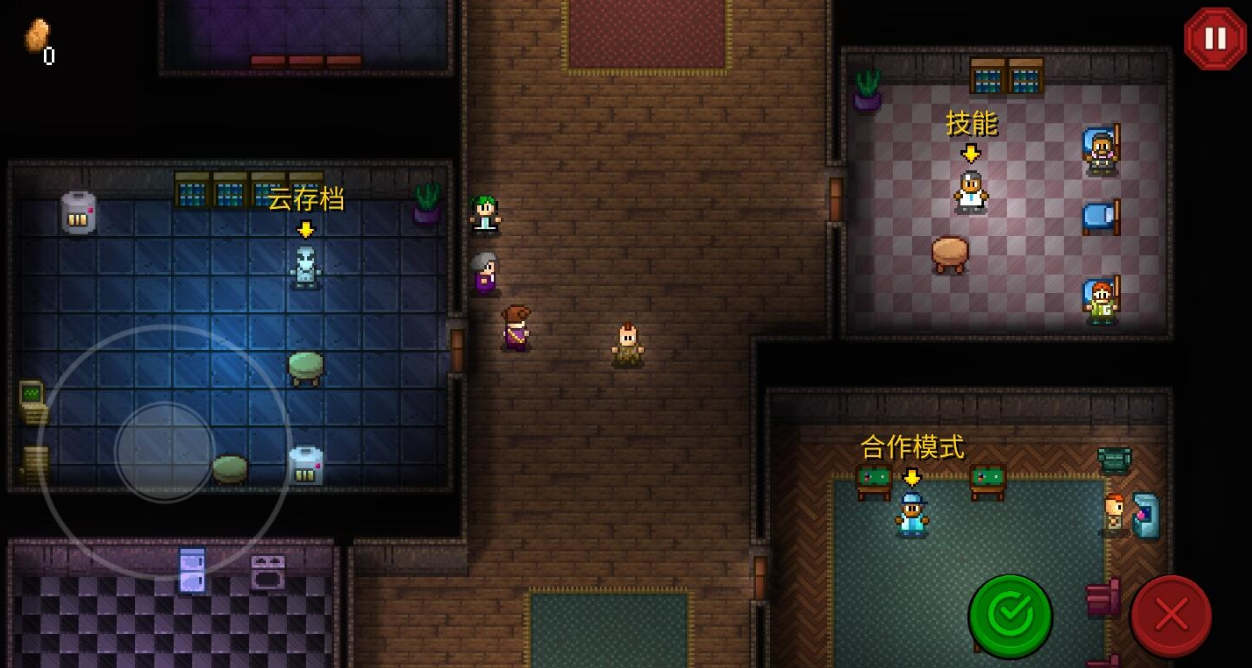Touch the virtual joystick thumb pad
Viewport: 1252px width, 668px height.
click(x=165, y=452)
